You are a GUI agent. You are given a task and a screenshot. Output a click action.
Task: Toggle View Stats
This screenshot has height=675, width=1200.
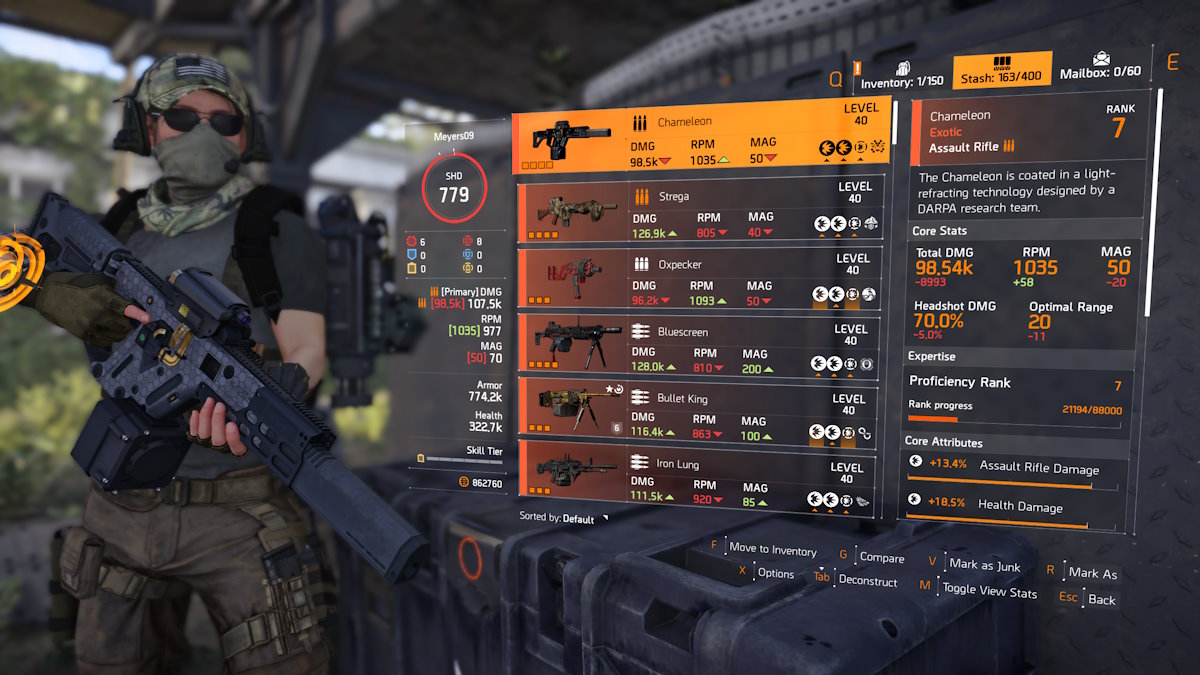[989, 591]
